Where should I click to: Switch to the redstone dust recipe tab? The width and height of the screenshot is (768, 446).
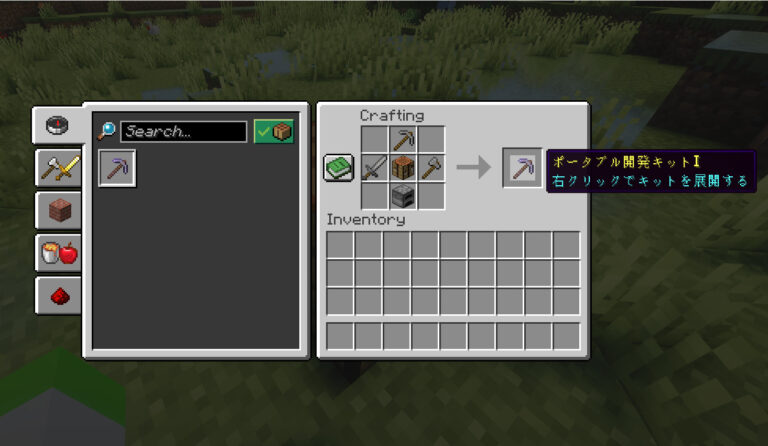(58, 295)
